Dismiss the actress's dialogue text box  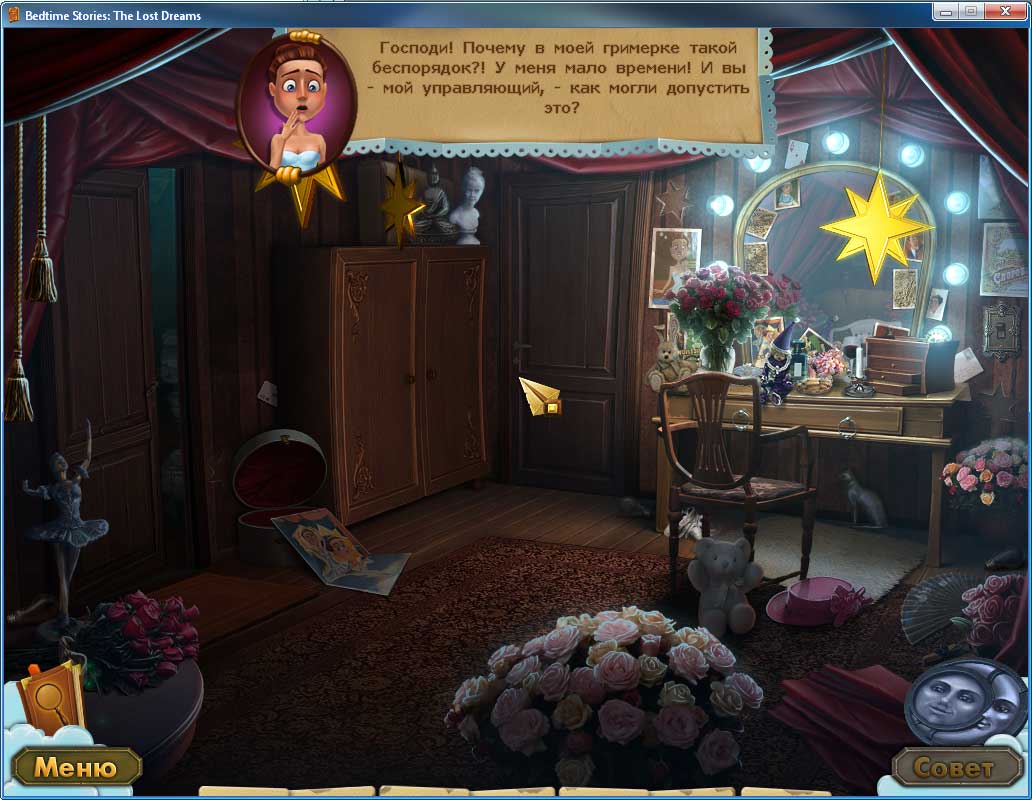coord(560,84)
